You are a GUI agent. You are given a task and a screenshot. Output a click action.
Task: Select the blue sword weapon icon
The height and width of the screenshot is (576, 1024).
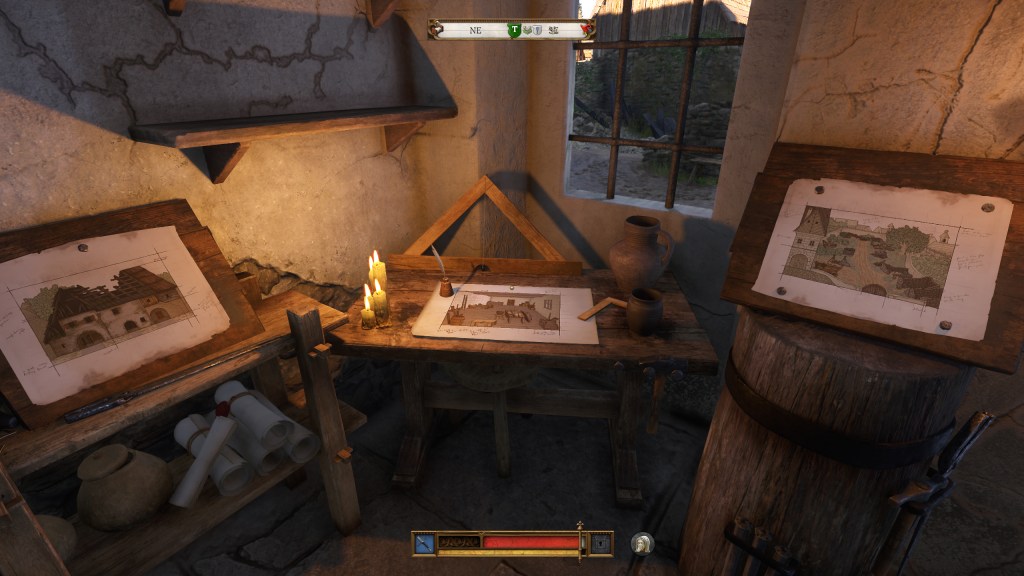coord(424,543)
